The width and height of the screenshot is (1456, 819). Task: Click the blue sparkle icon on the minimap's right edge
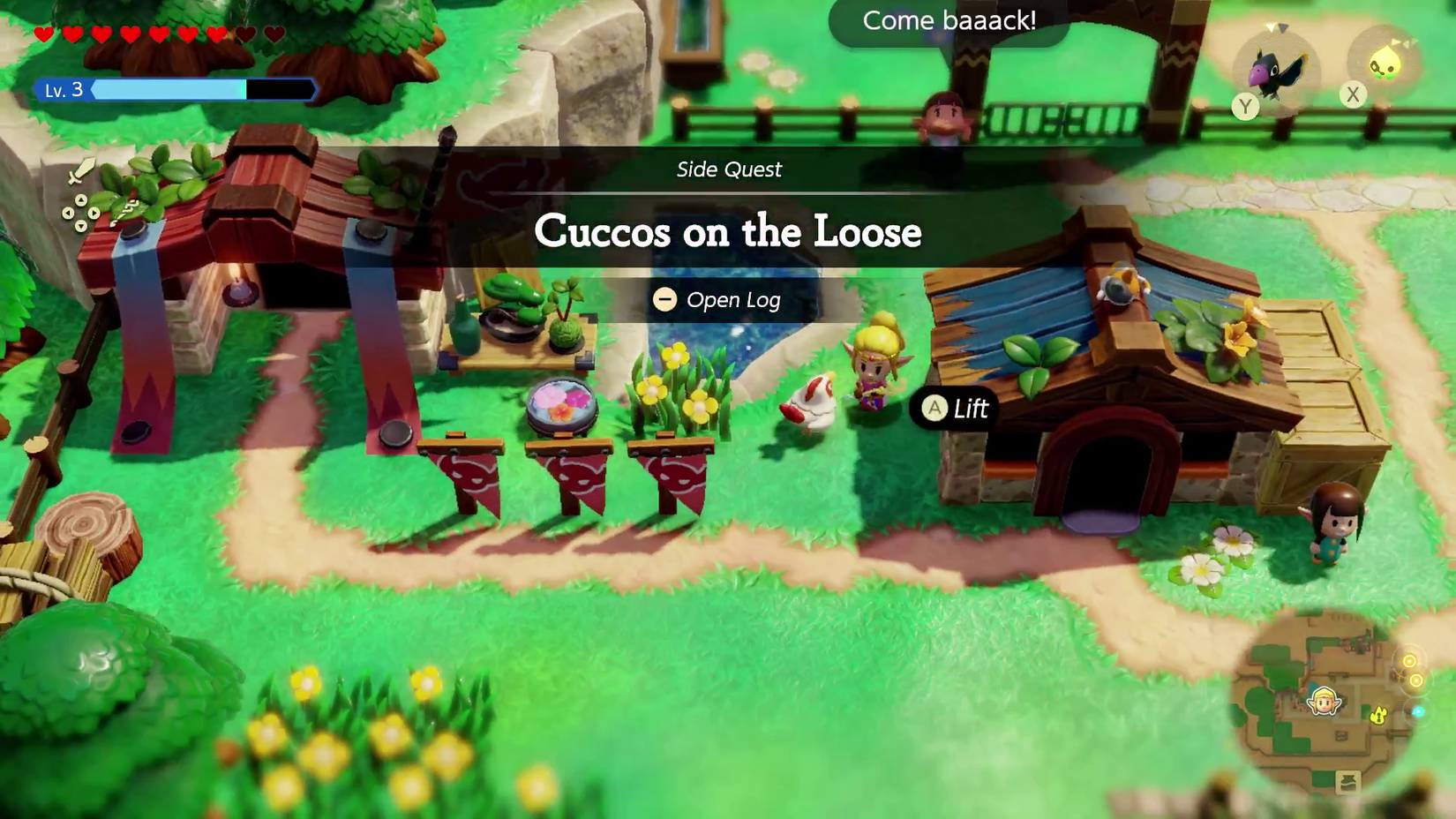pos(1418,710)
